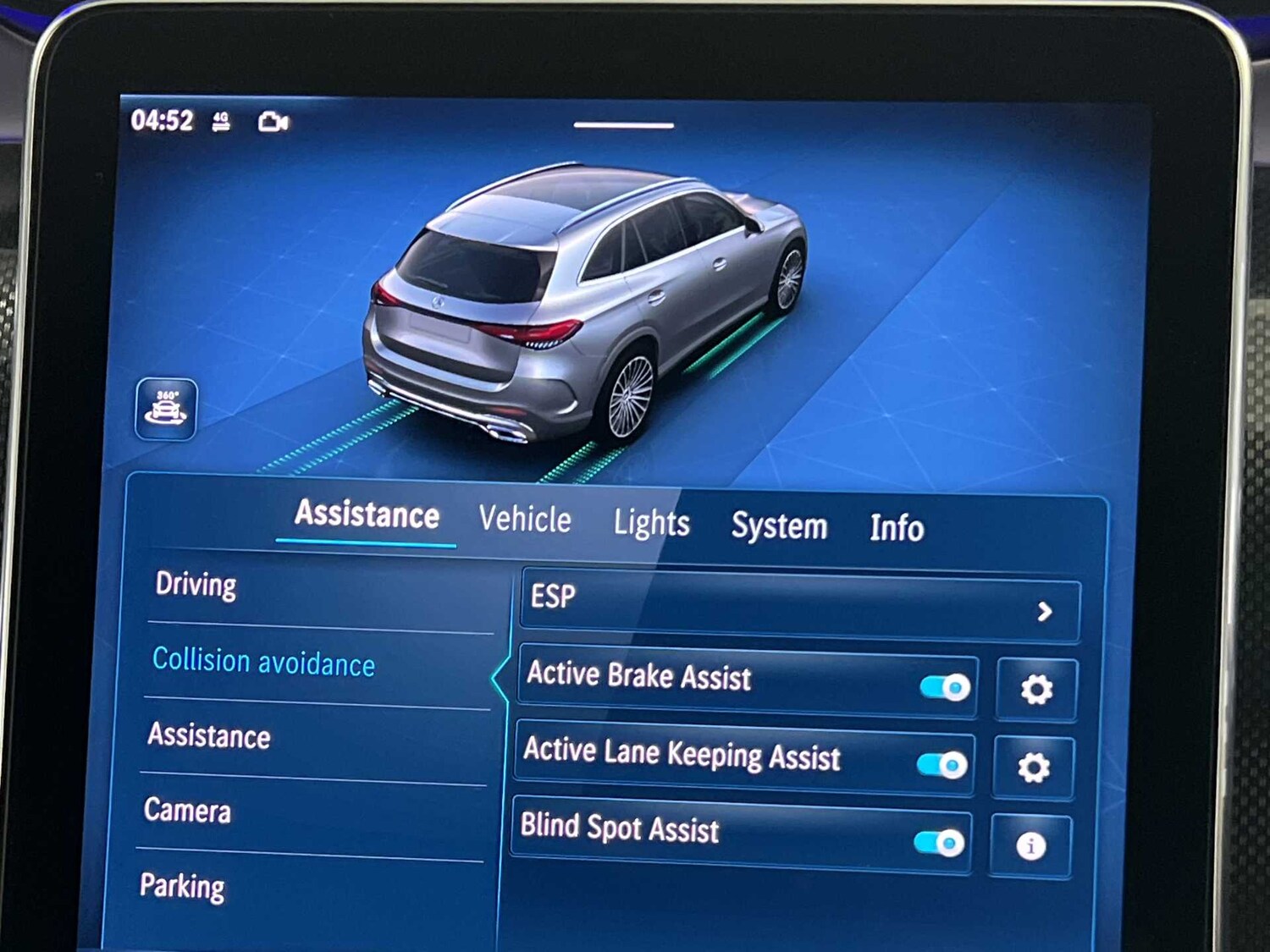Open Camera settings from the sidebar

(188, 812)
